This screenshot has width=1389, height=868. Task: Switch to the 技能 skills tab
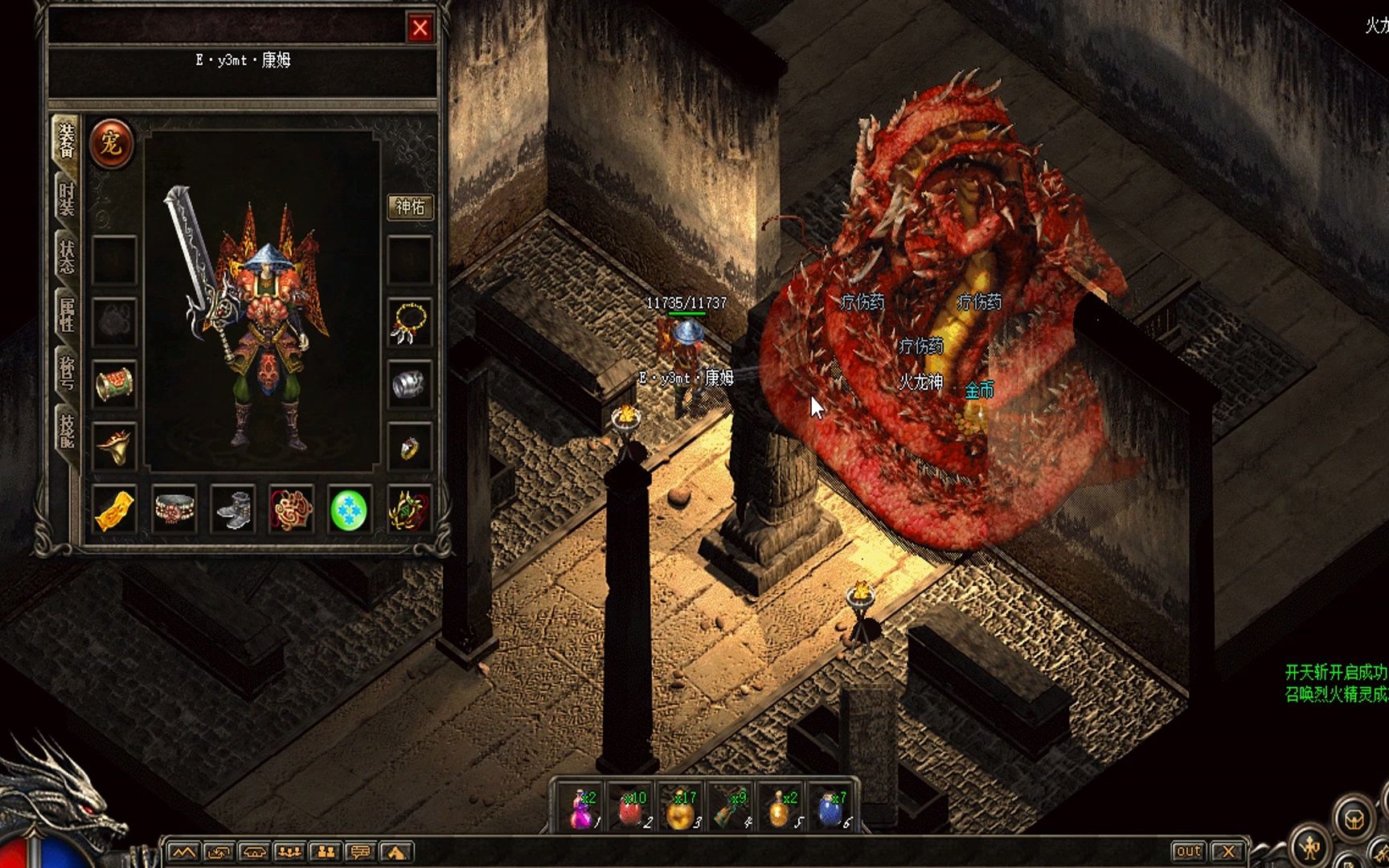(x=67, y=430)
